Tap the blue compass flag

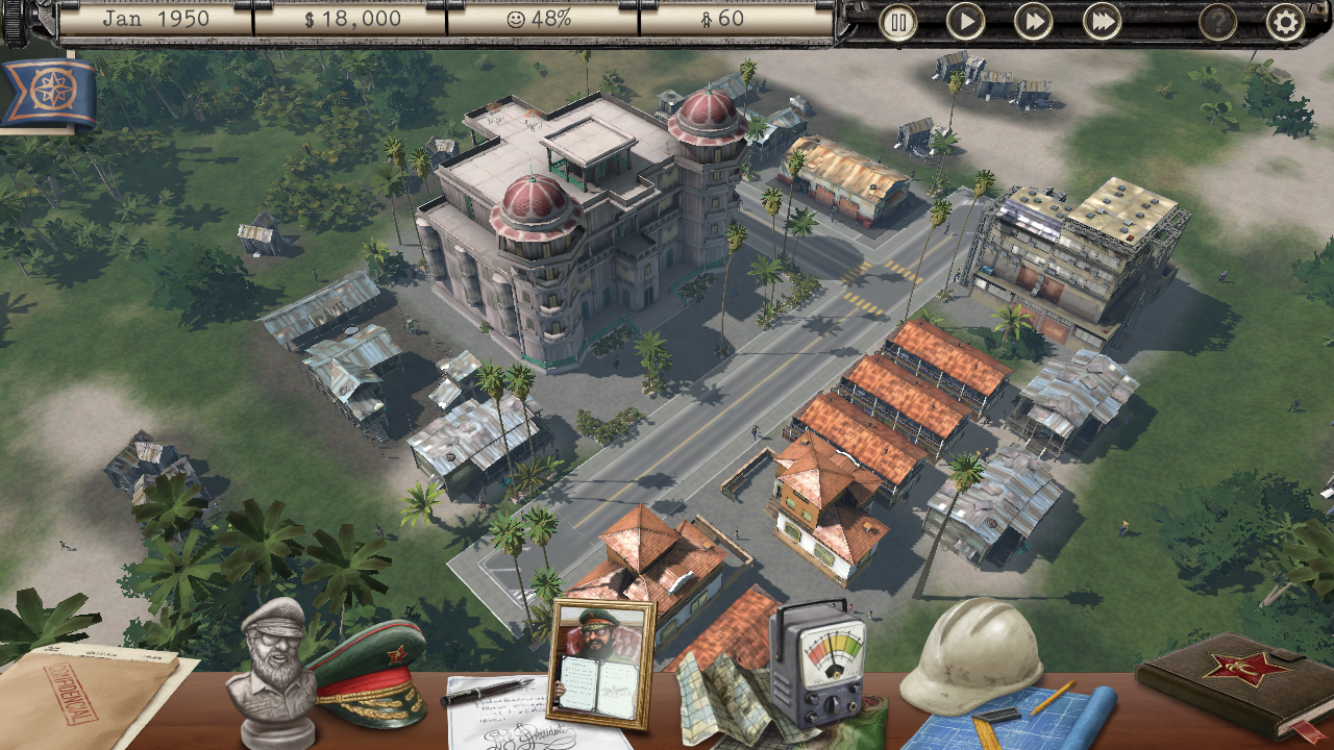pos(47,92)
